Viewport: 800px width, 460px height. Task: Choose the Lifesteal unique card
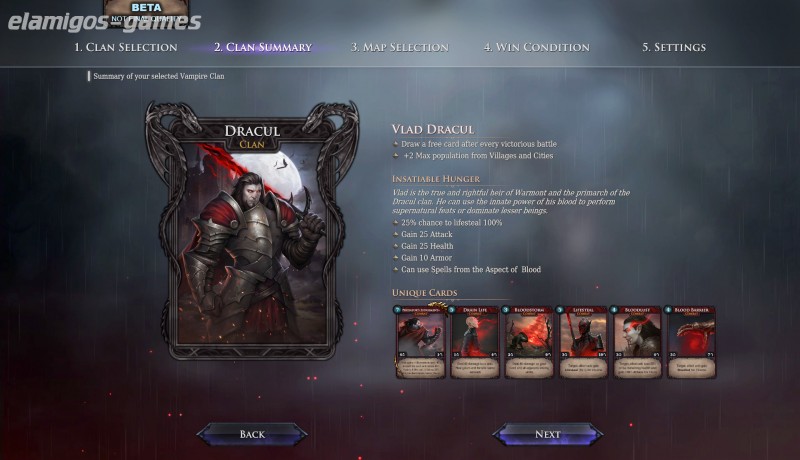click(583, 342)
